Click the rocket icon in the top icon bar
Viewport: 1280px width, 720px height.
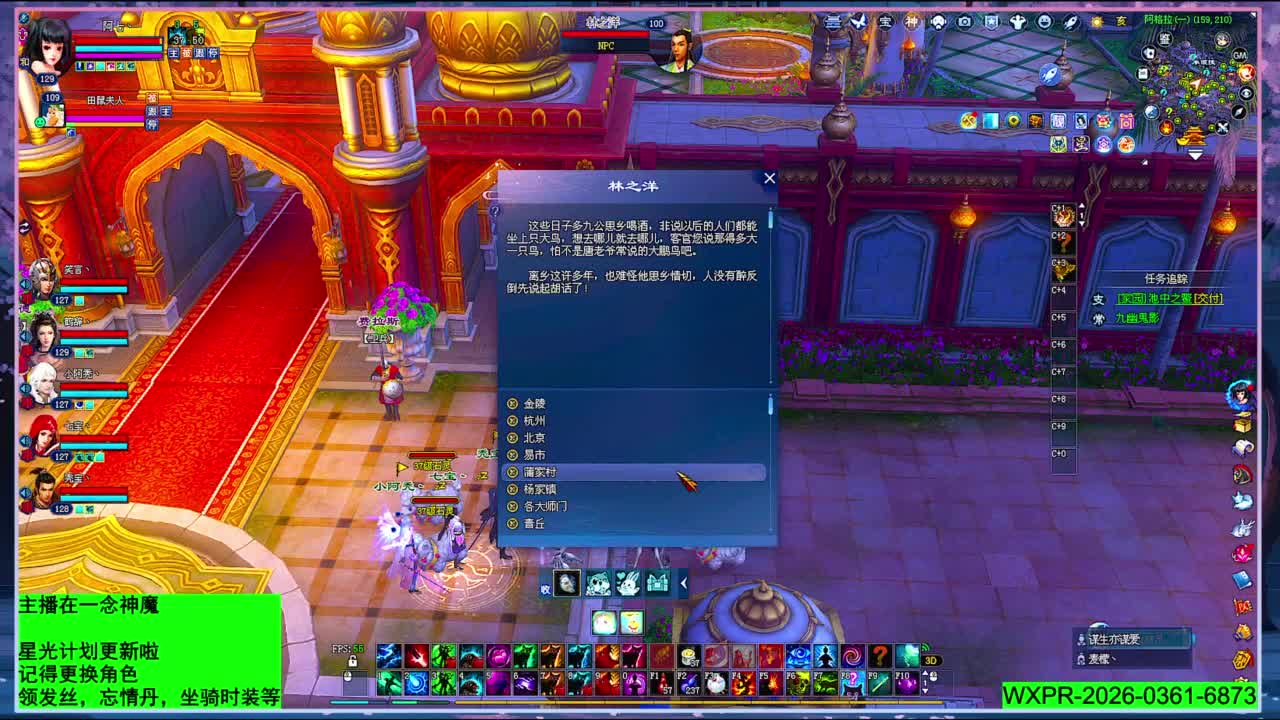1069,23
